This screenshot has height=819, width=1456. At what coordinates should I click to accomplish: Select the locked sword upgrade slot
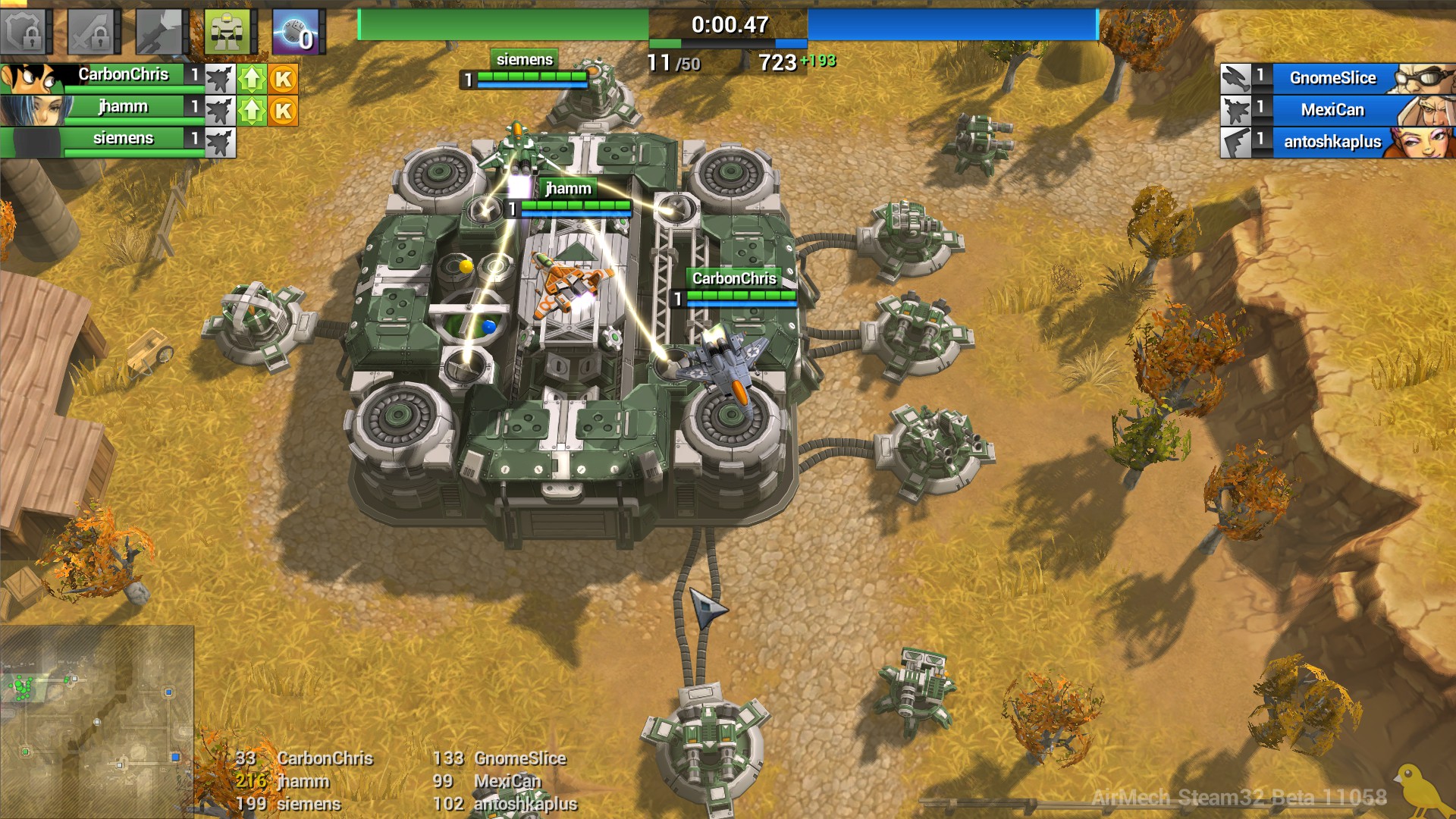(x=92, y=32)
